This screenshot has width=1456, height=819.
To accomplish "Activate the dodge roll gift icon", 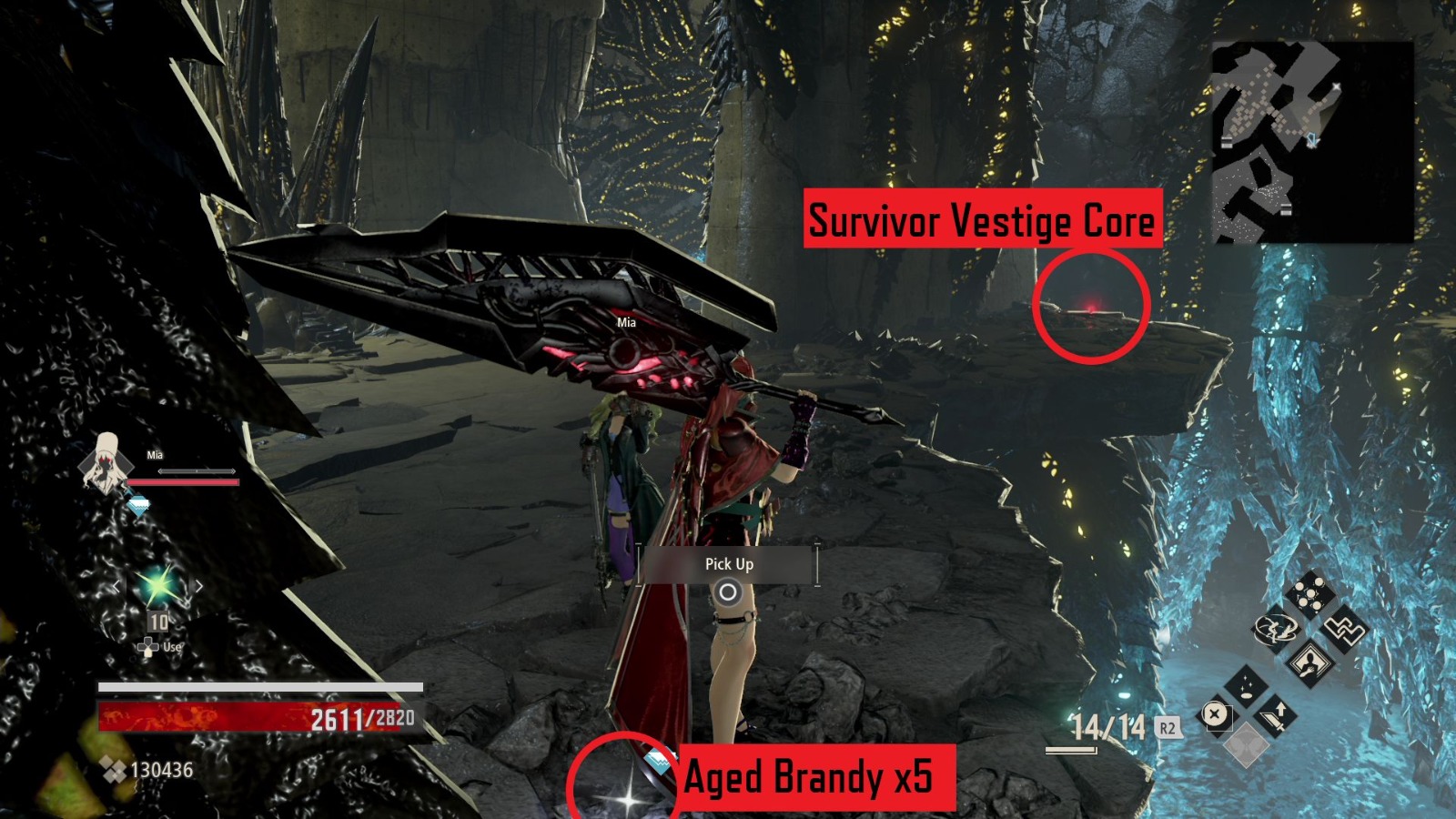I will tap(1275, 630).
